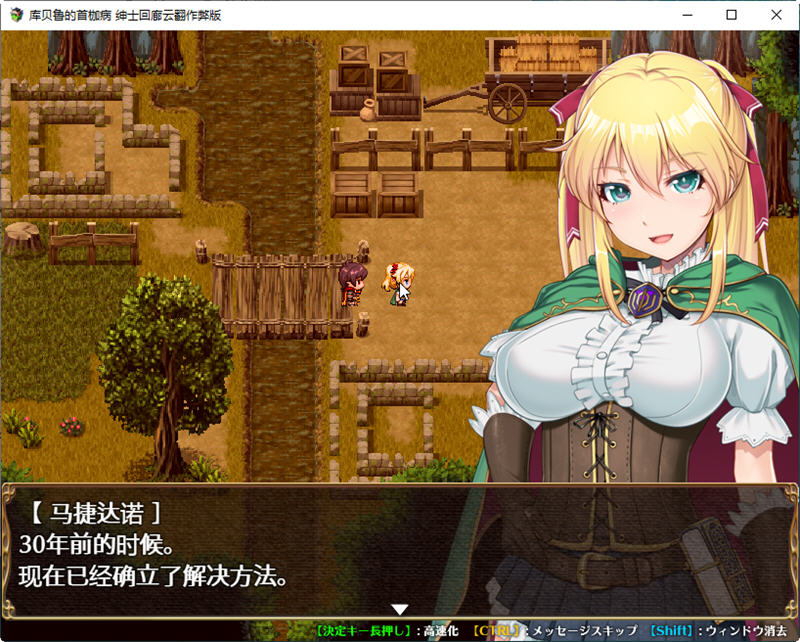
Task: Close the game window
Action: [776, 15]
